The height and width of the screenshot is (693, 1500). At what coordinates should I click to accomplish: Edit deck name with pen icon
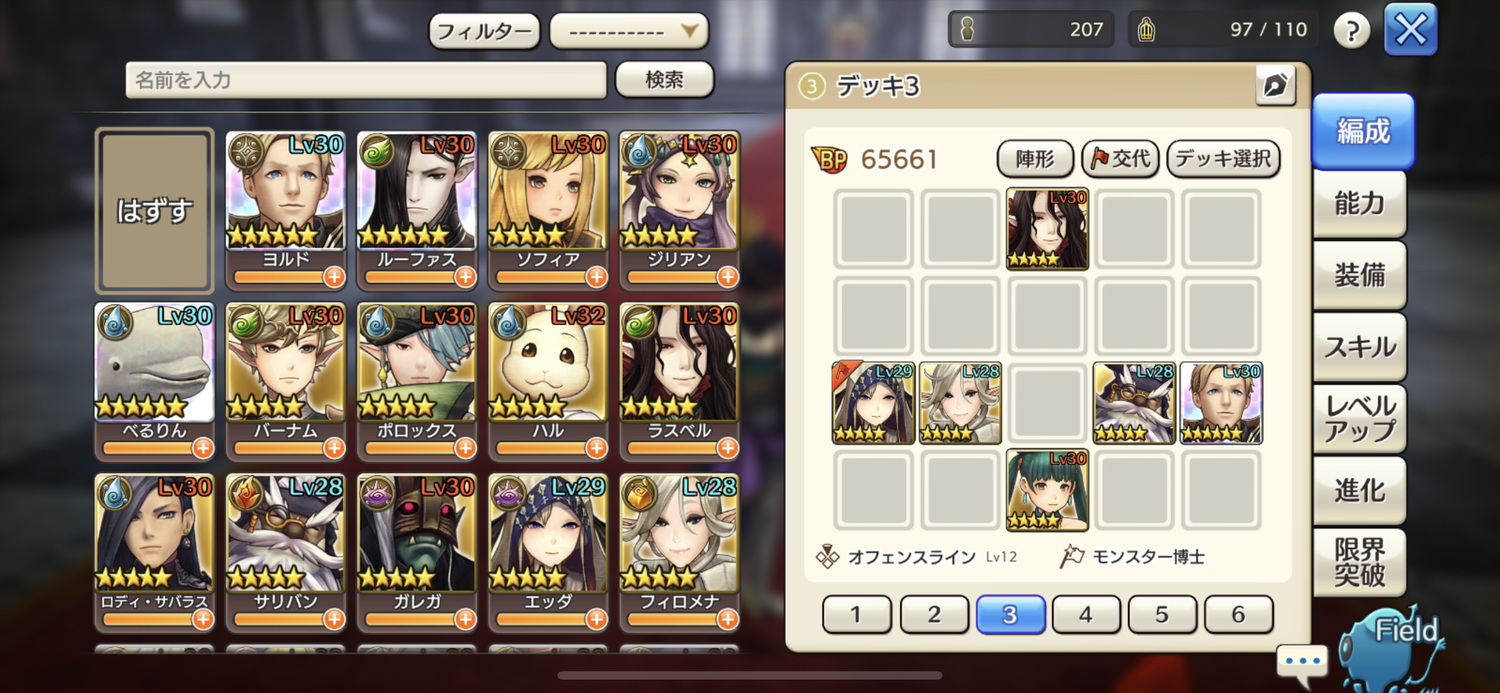pyautogui.click(x=1275, y=87)
